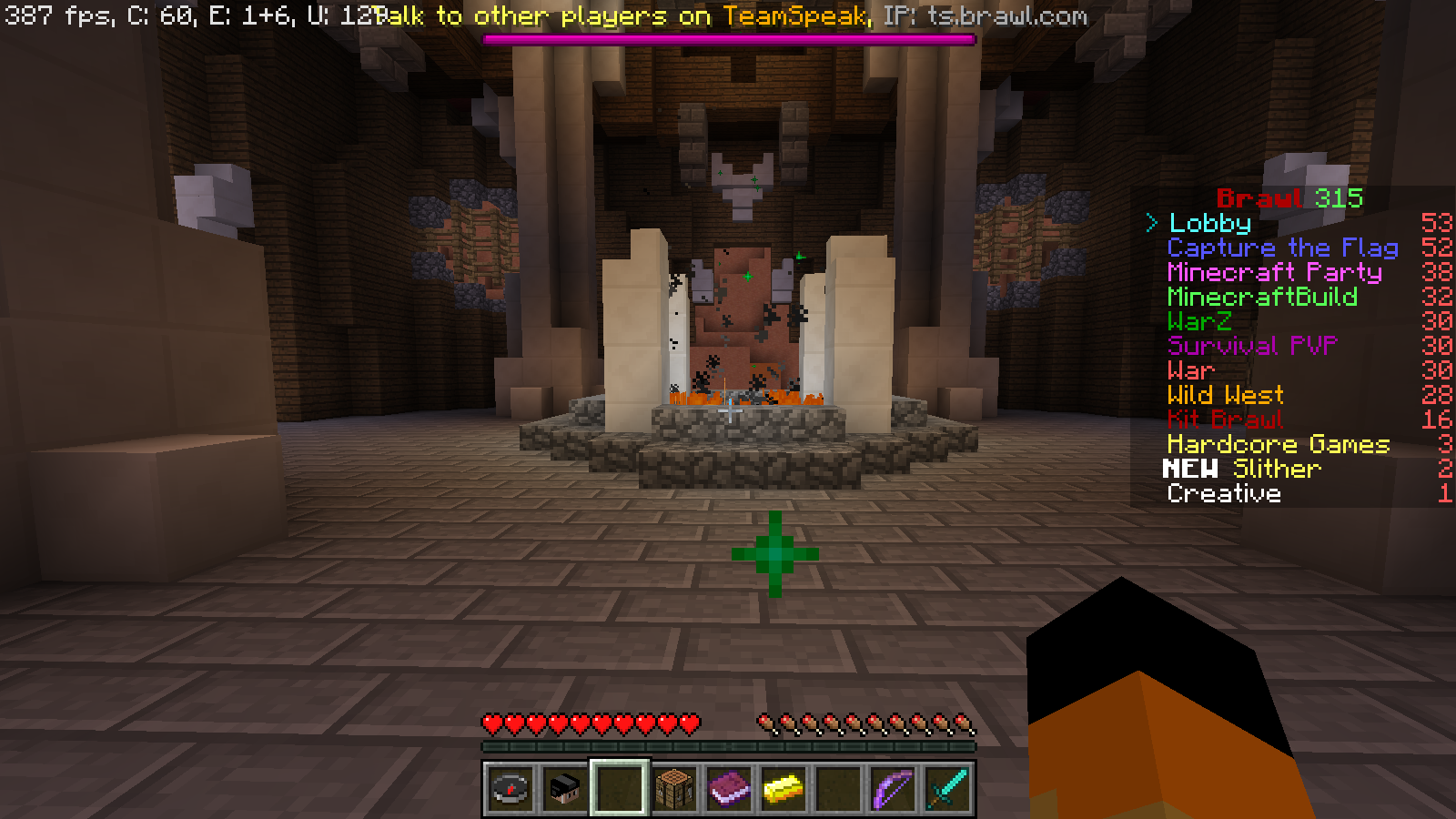
Task: Select the enchanted purple book slot
Action: (x=729, y=788)
